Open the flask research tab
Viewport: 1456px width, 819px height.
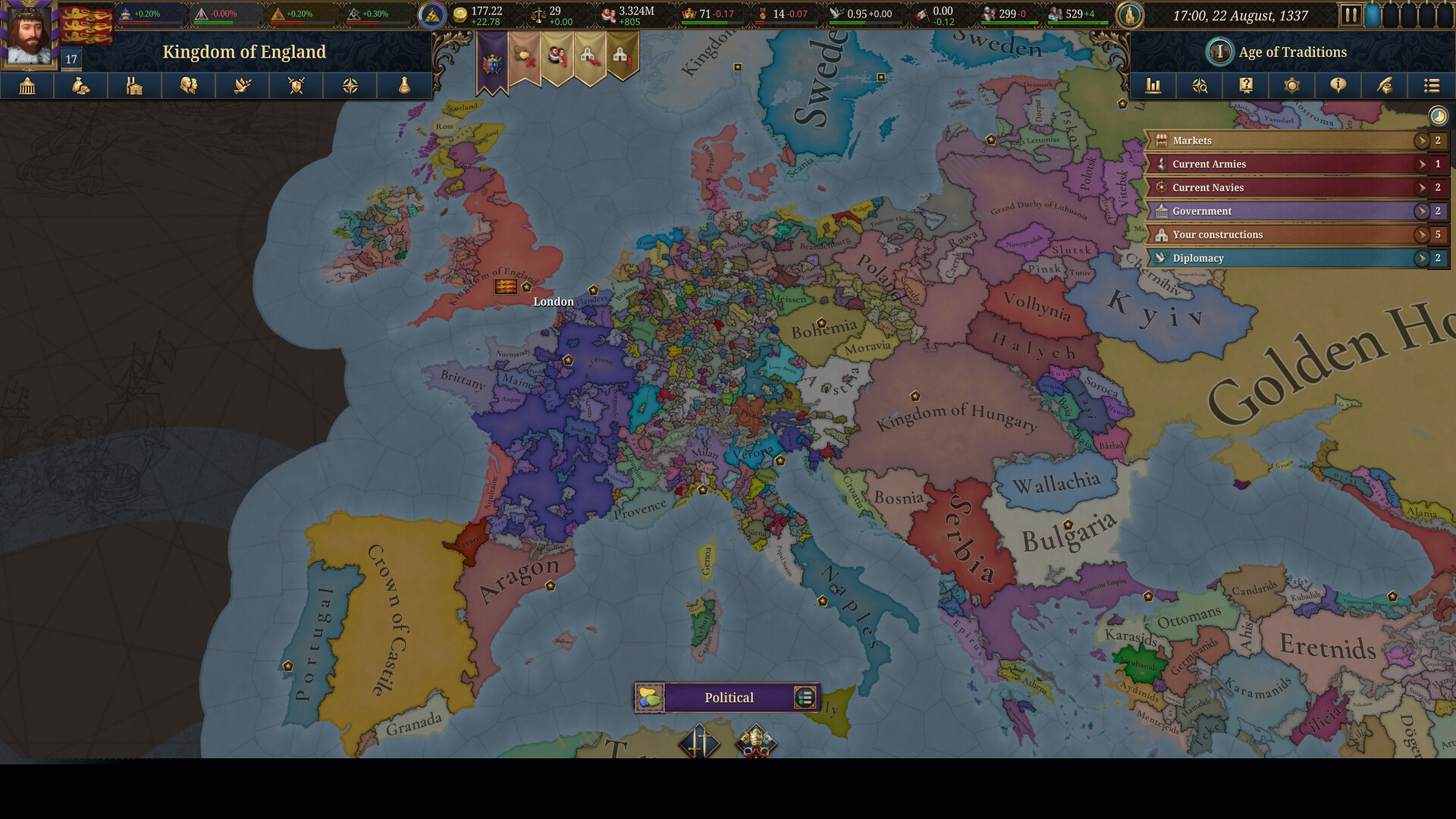pos(404,86)
